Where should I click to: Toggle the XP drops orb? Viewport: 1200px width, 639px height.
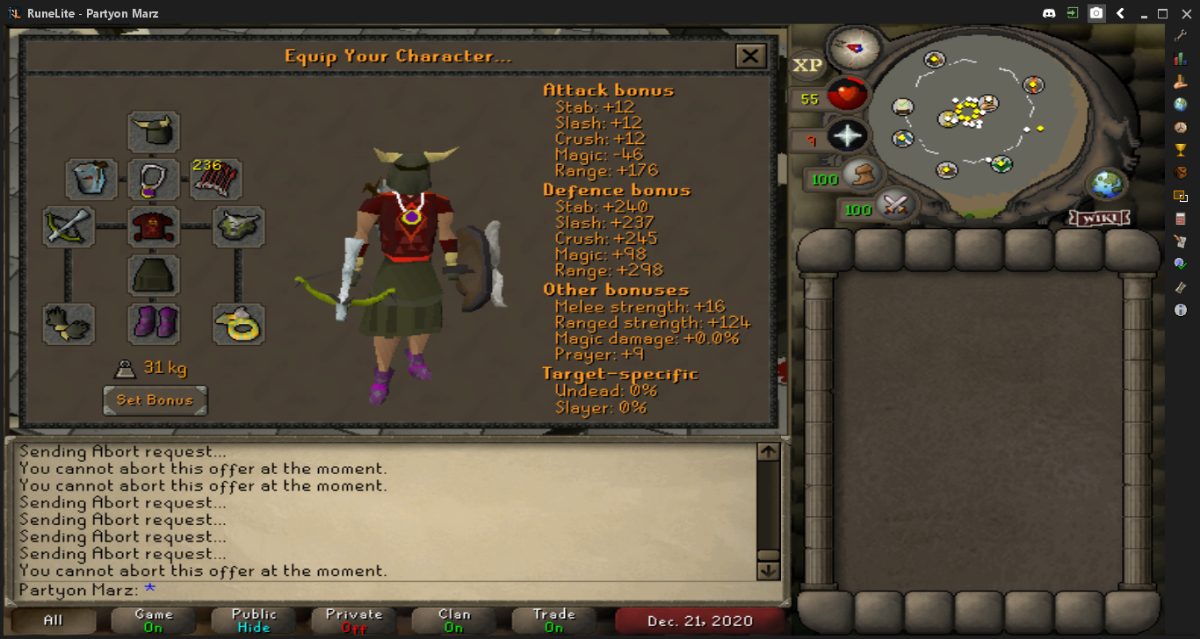pyautogui.click(x=807, y=66)
